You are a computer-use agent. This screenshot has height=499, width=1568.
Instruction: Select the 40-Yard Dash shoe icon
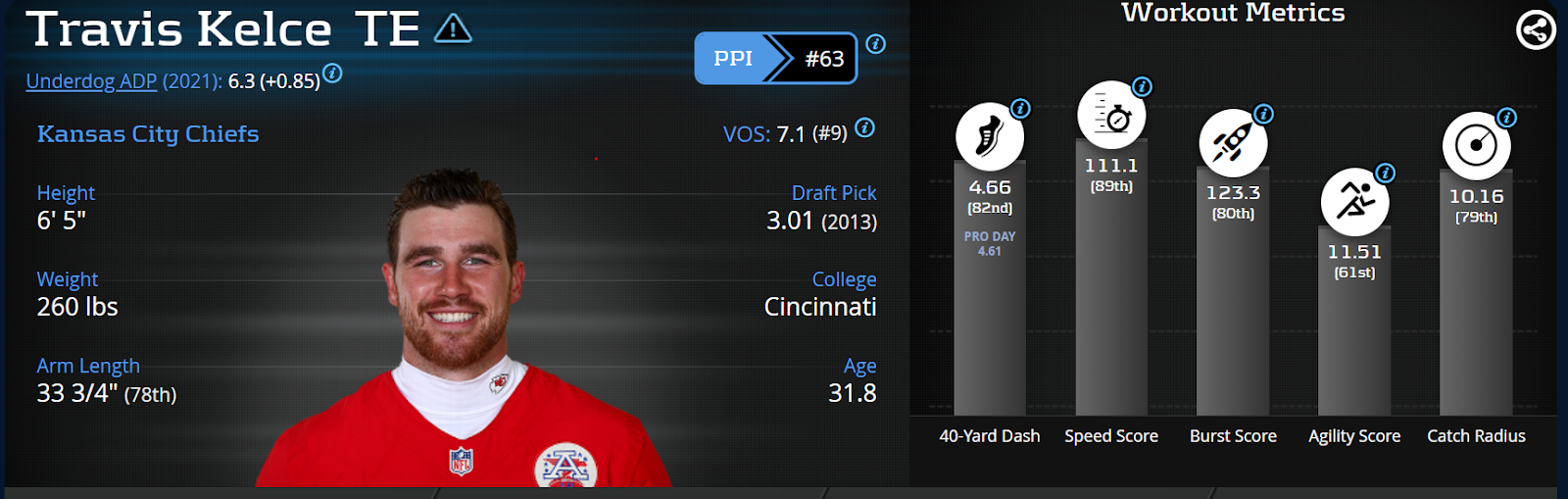pyautogui.click(x=989, y=137)
